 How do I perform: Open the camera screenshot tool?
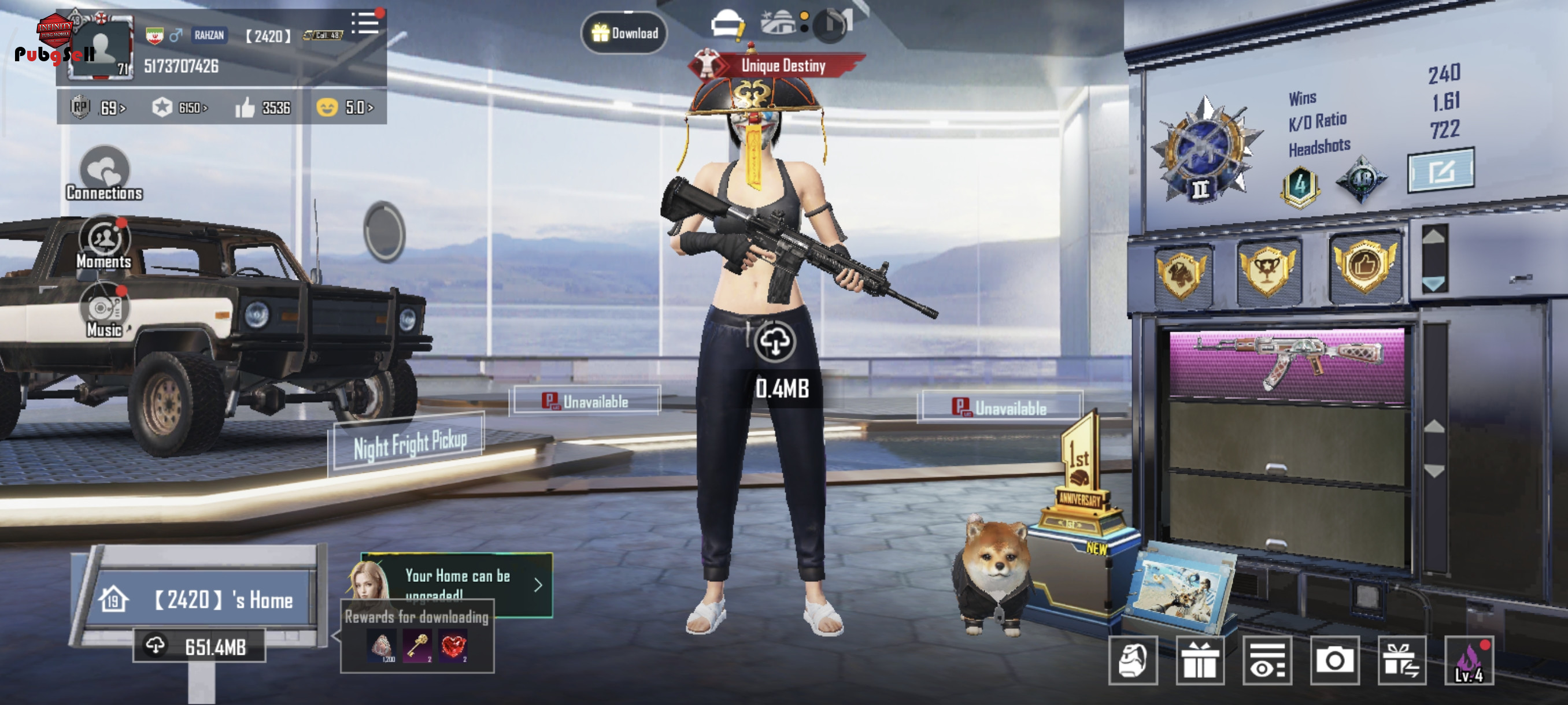(x=1334, y=660)
